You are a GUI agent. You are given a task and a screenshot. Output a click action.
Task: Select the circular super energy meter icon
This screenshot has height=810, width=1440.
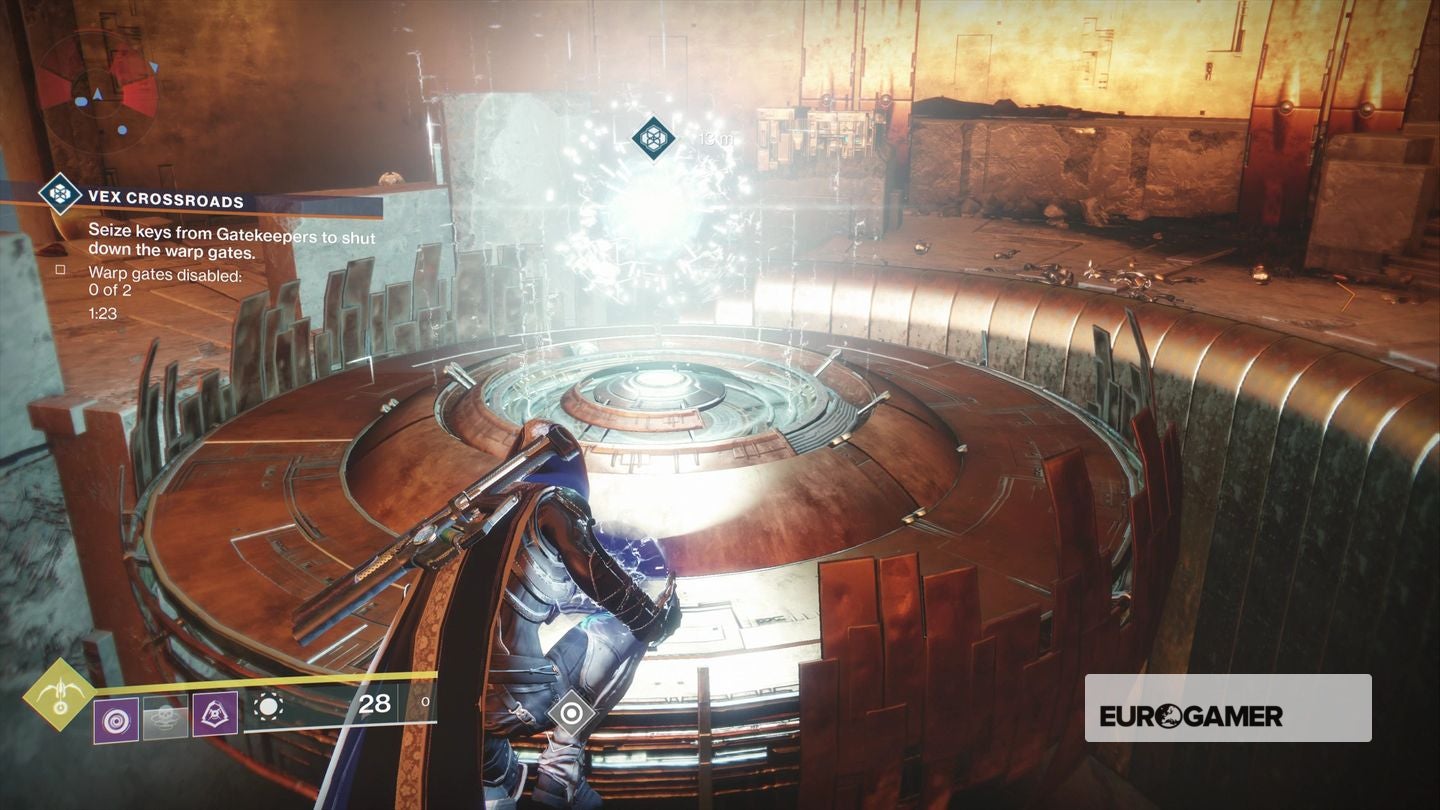tap(270, 707)
